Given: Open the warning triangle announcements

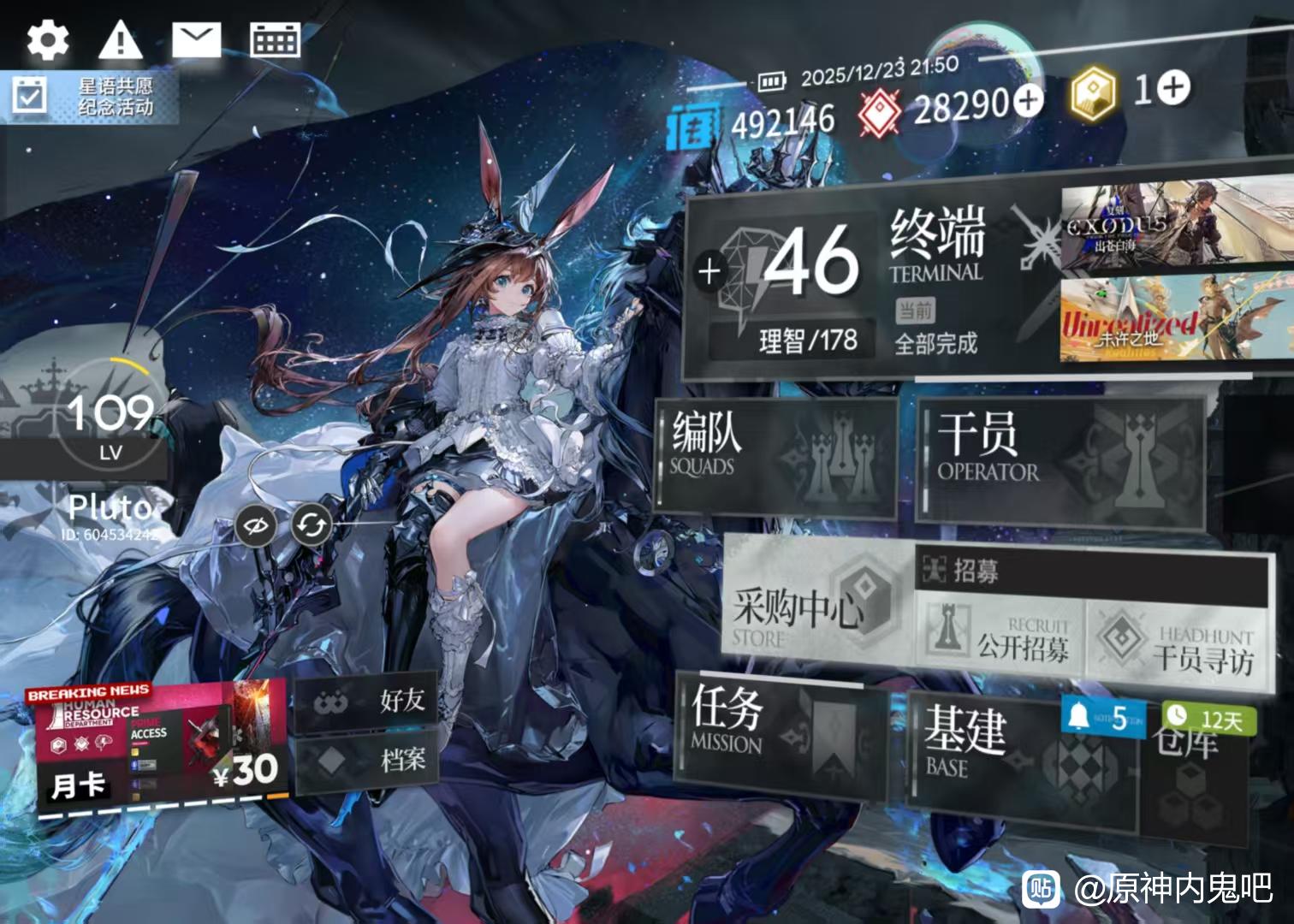Looking at the screenshot, I should (x=121, y=39).
